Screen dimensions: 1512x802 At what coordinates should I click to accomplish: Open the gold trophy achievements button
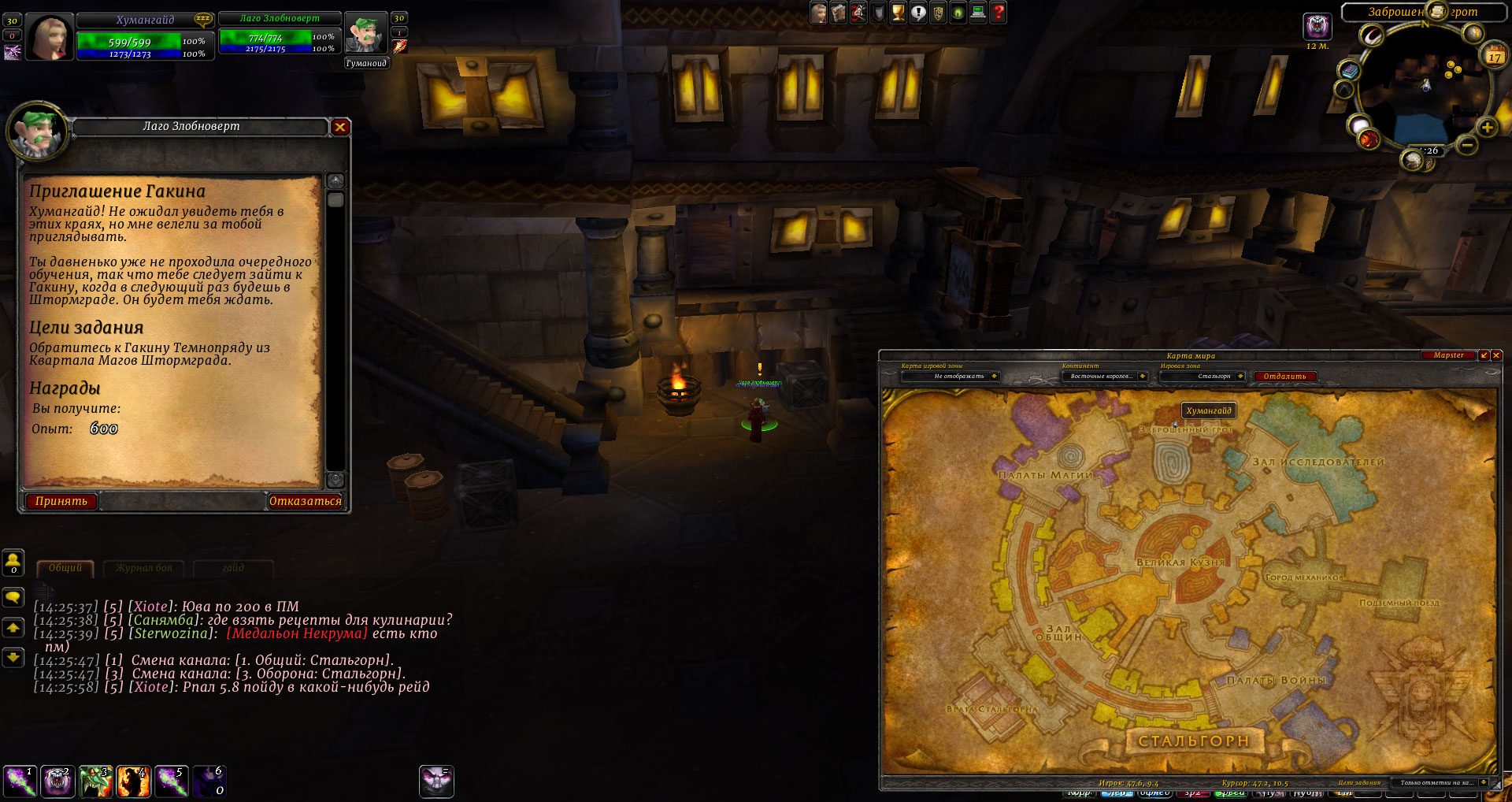898,13
